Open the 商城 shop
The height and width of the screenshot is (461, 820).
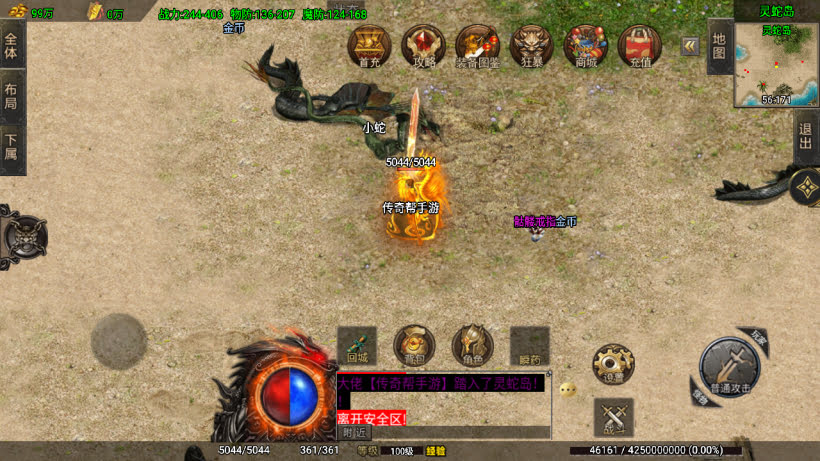coord(585,46)
